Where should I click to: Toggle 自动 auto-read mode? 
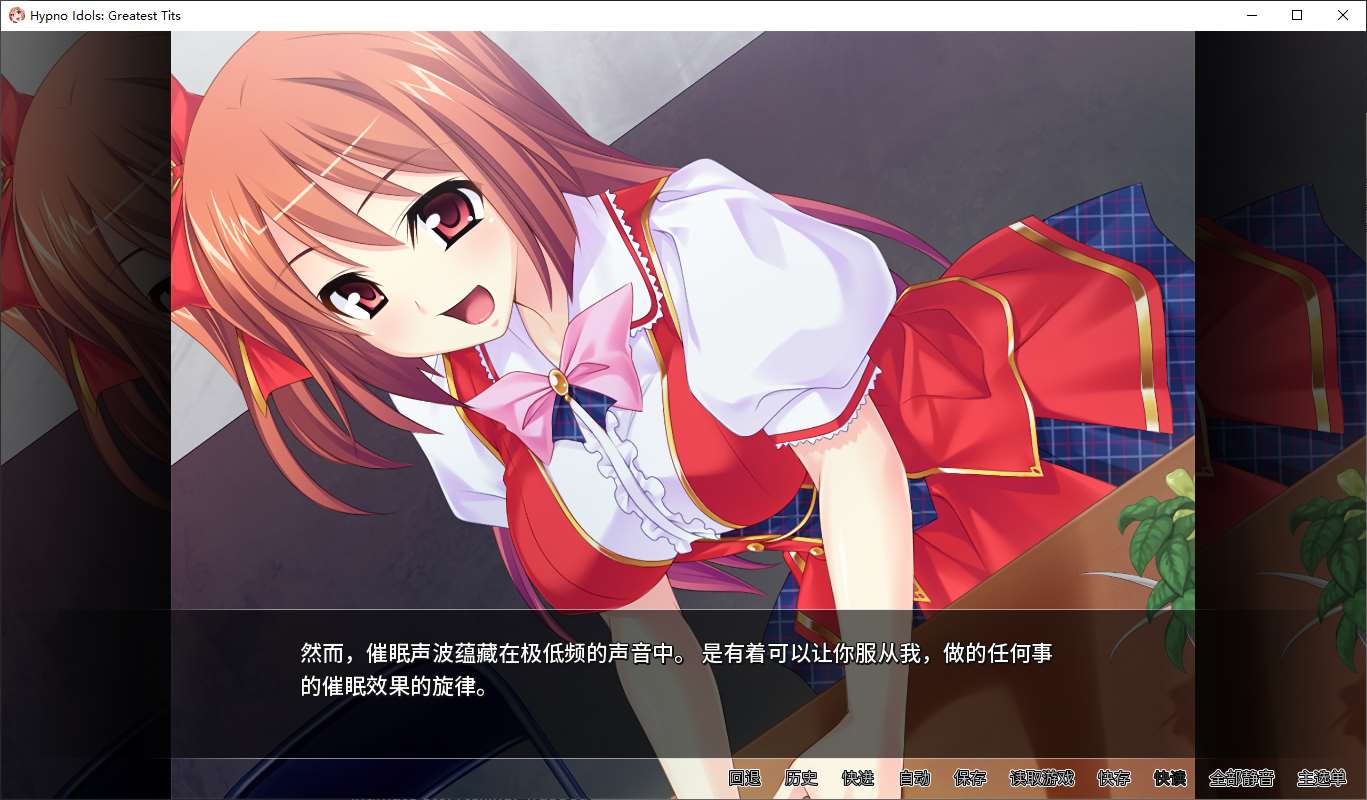pos(915,778)
